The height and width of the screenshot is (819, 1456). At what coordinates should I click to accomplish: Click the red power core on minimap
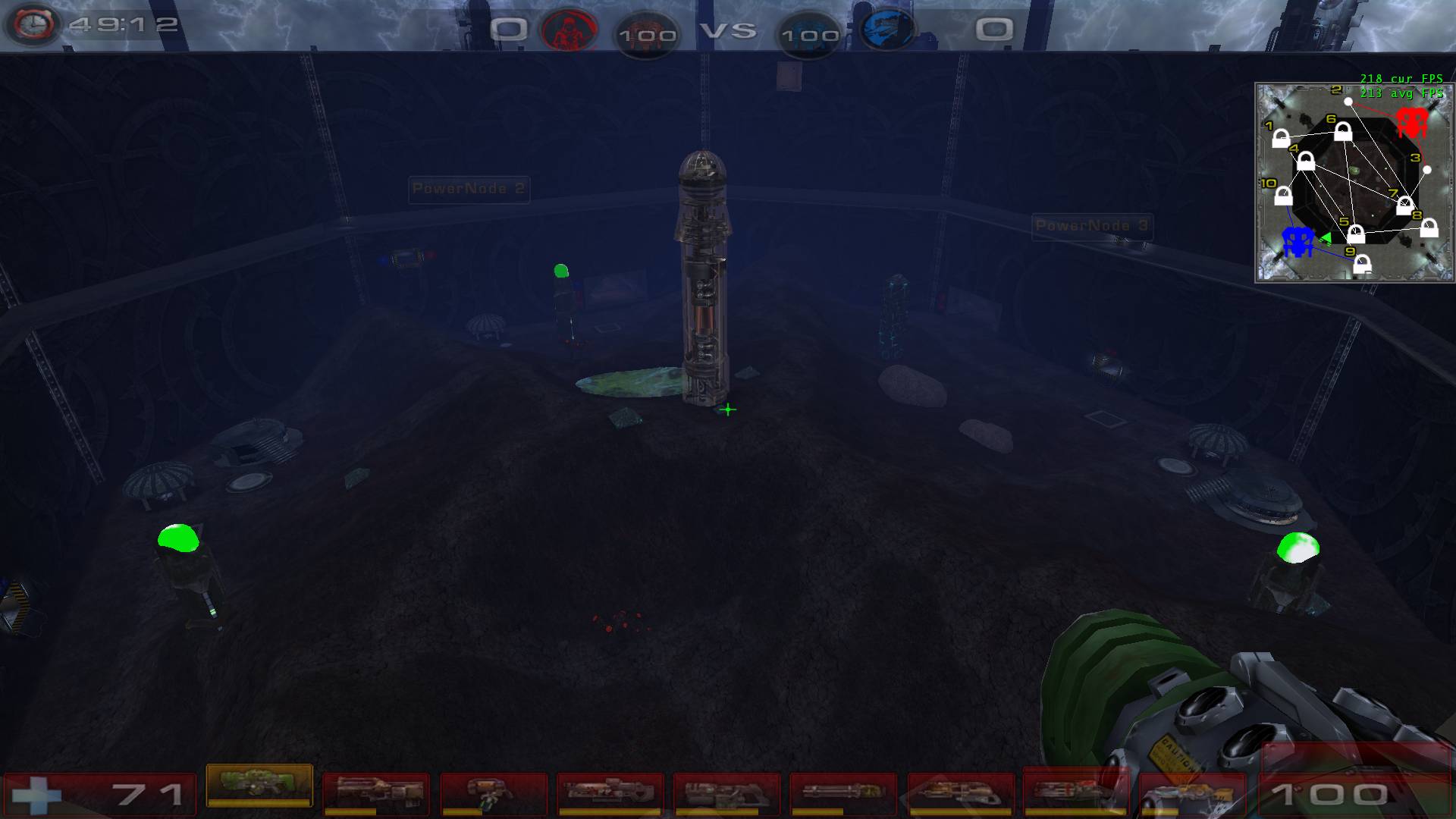click(x=1411, y=121)
